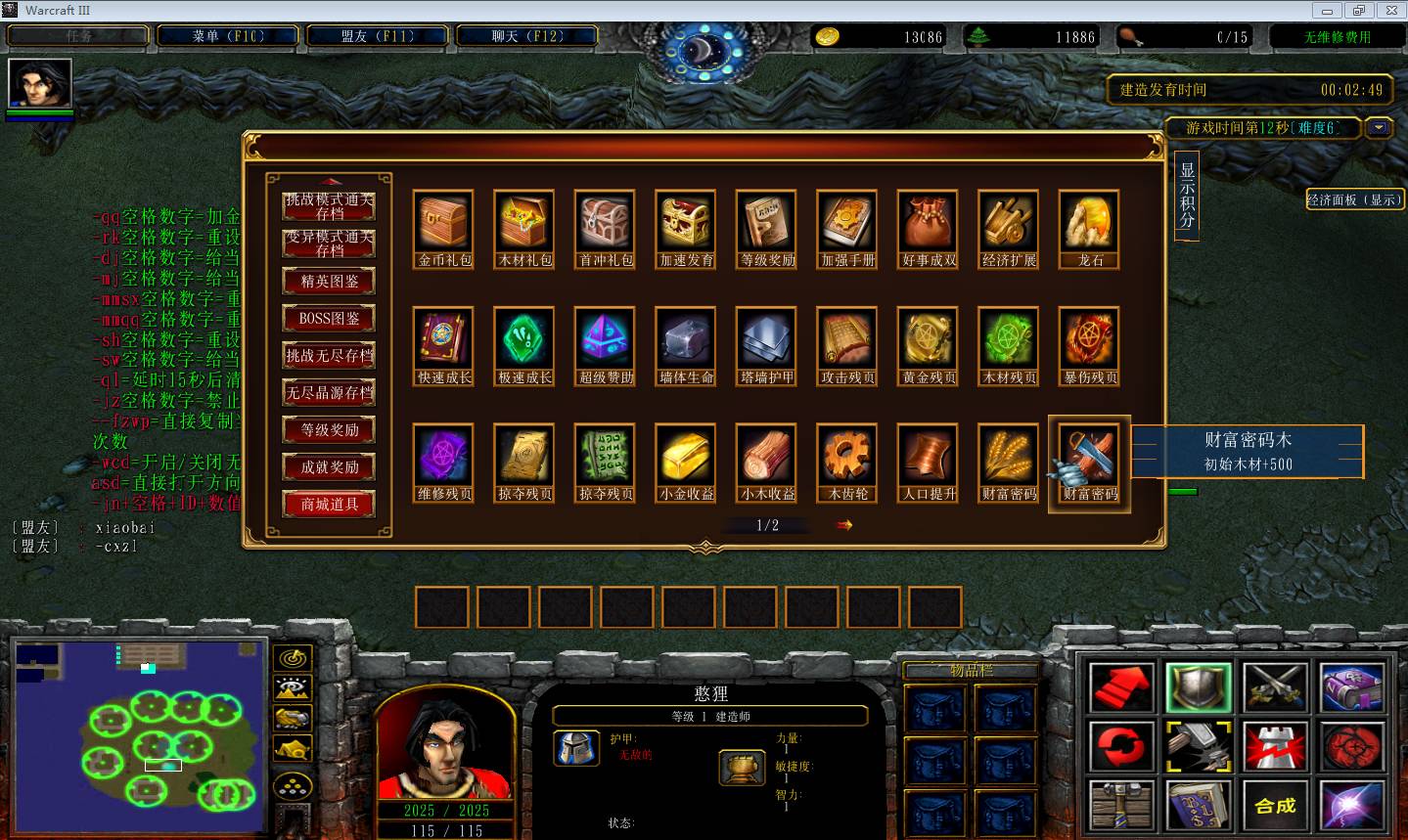
Task: Go to the next shop page arrow
Action: pos(844,525)
